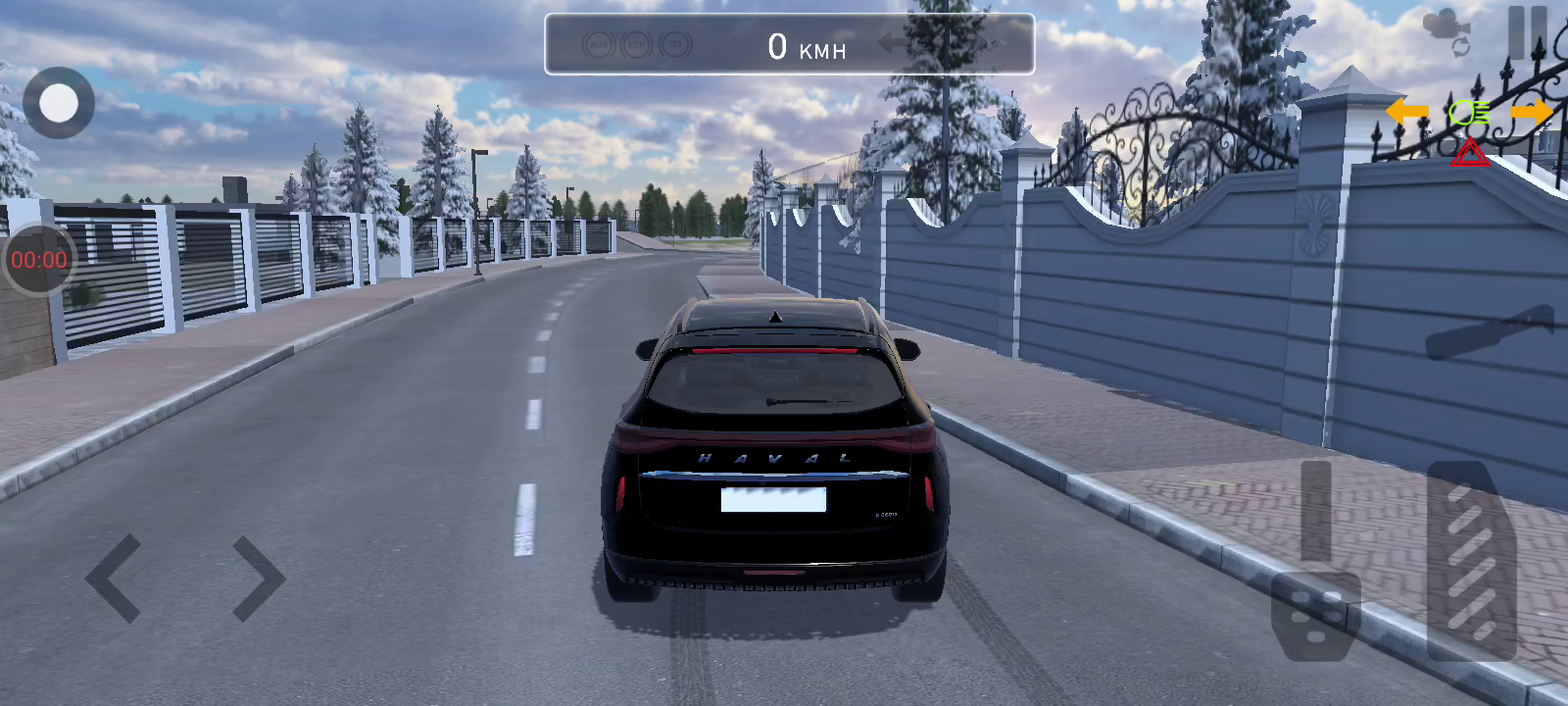Toggle the green headlights icon

coord(1469,113)
